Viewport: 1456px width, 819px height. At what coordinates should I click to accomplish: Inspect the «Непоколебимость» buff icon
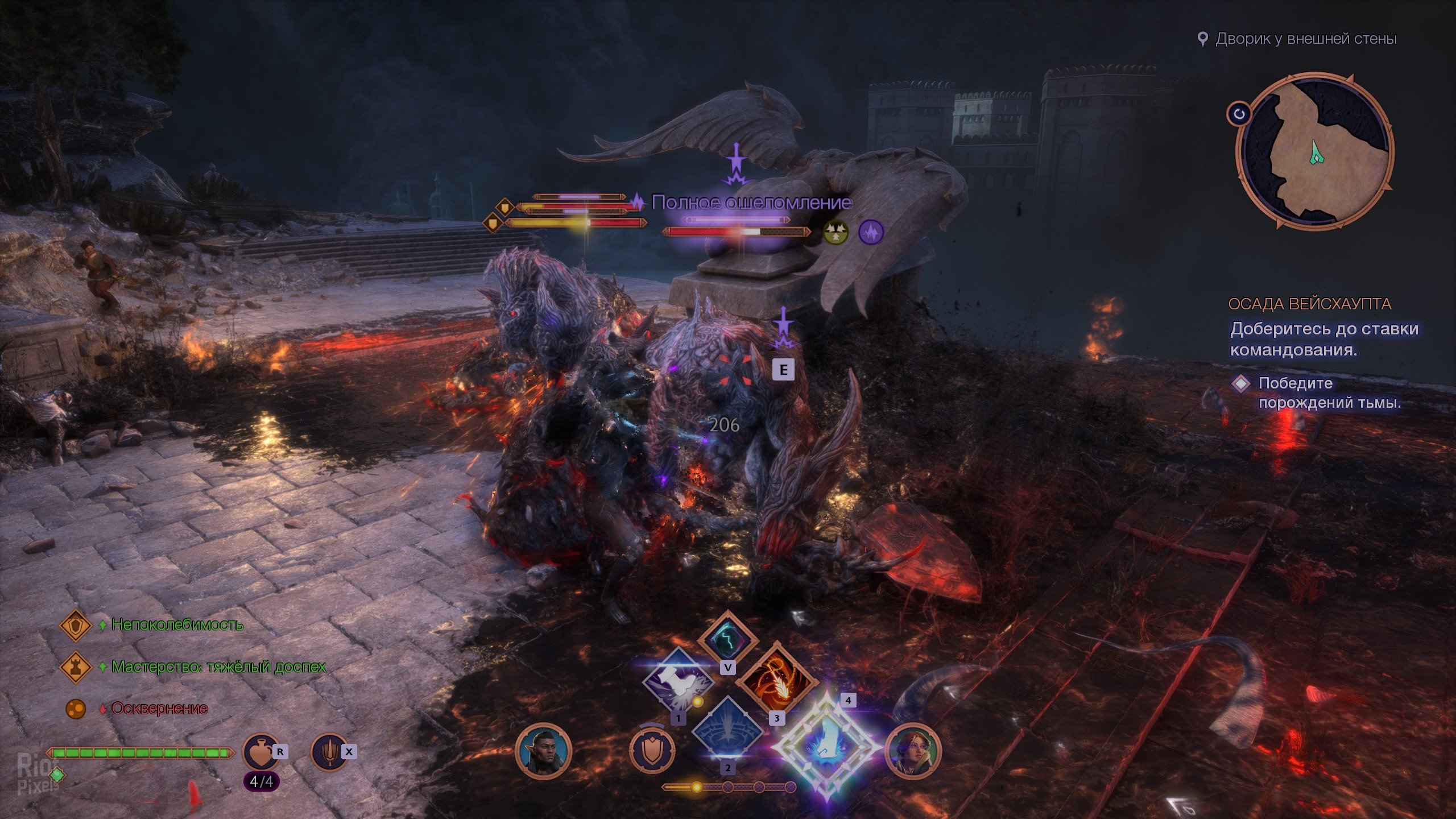(x=76, y=625)
